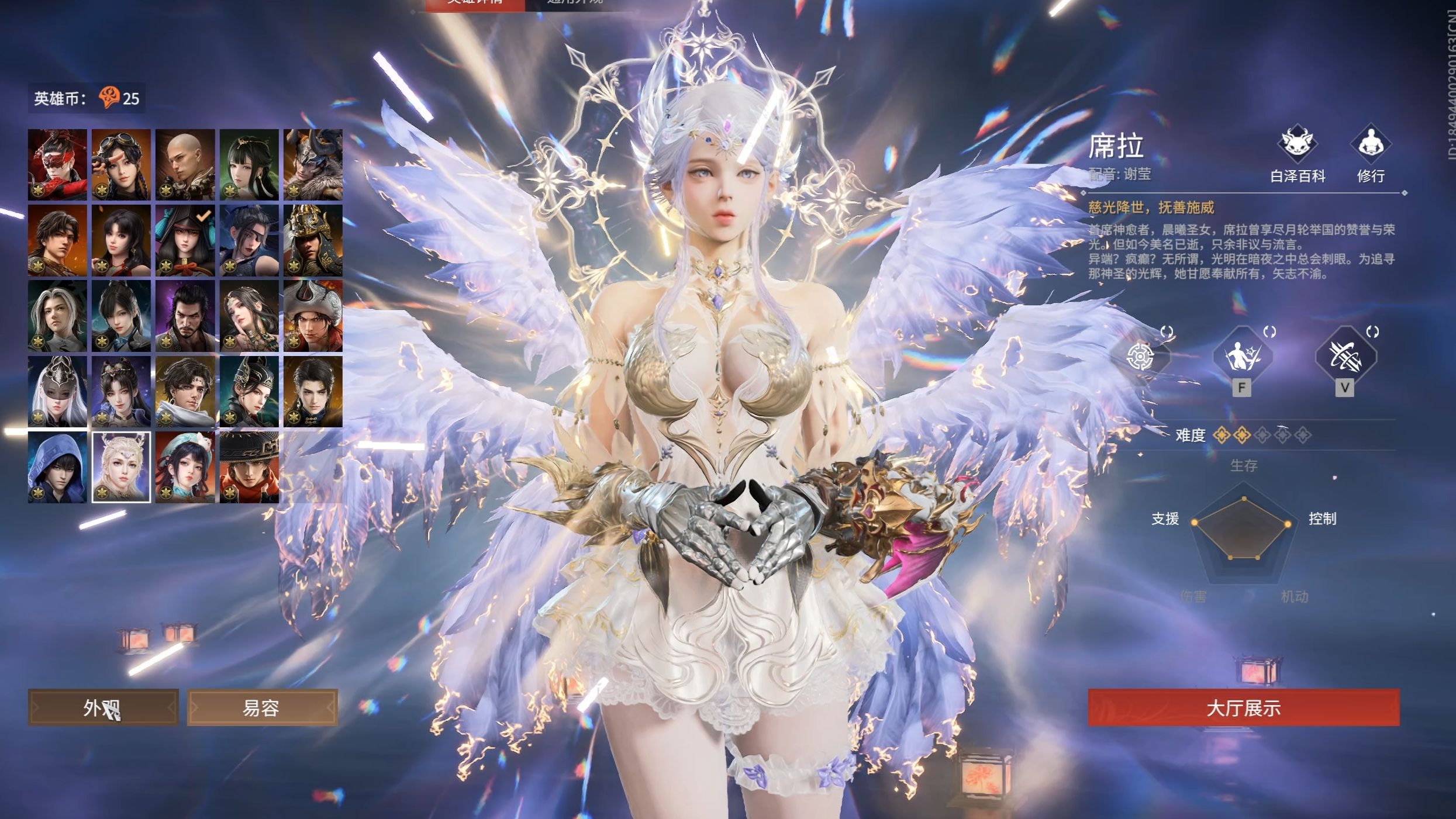This screenshot has width=1456, height=819.
Task: Select the straw hat red scarf hero
Action: click(x=249, y=467)
